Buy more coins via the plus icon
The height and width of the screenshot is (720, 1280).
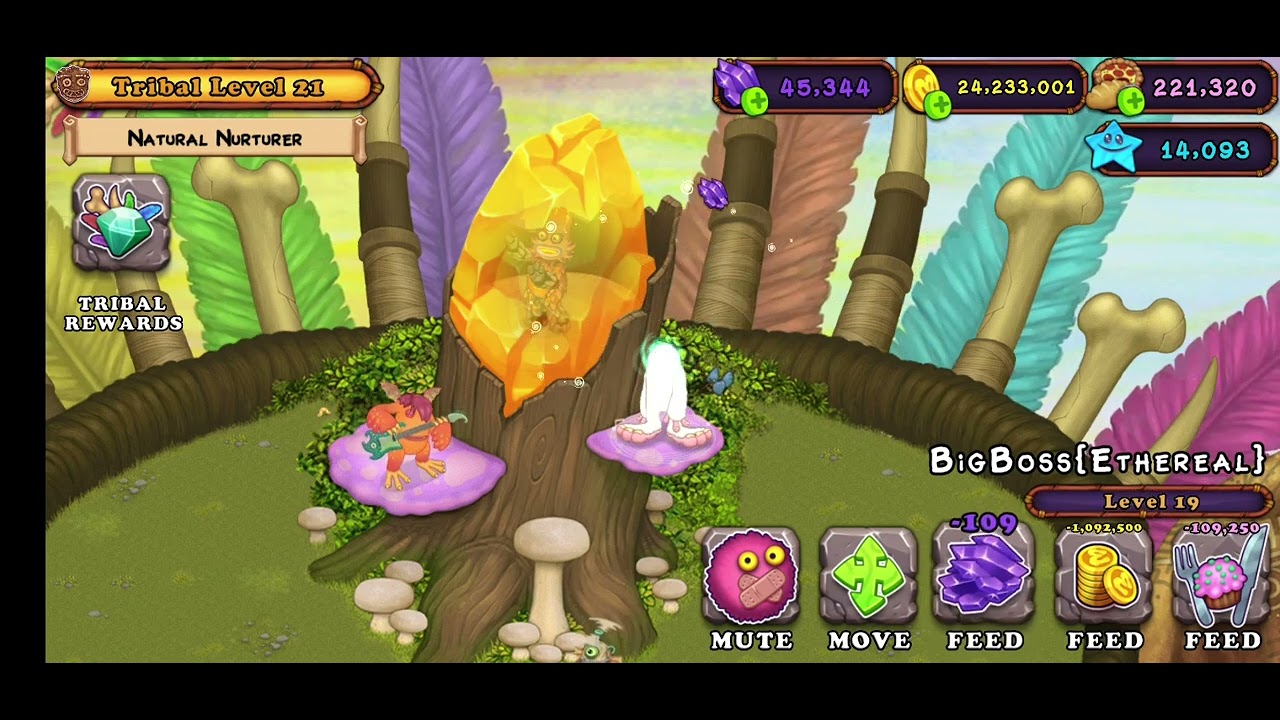tap(938, 102)
